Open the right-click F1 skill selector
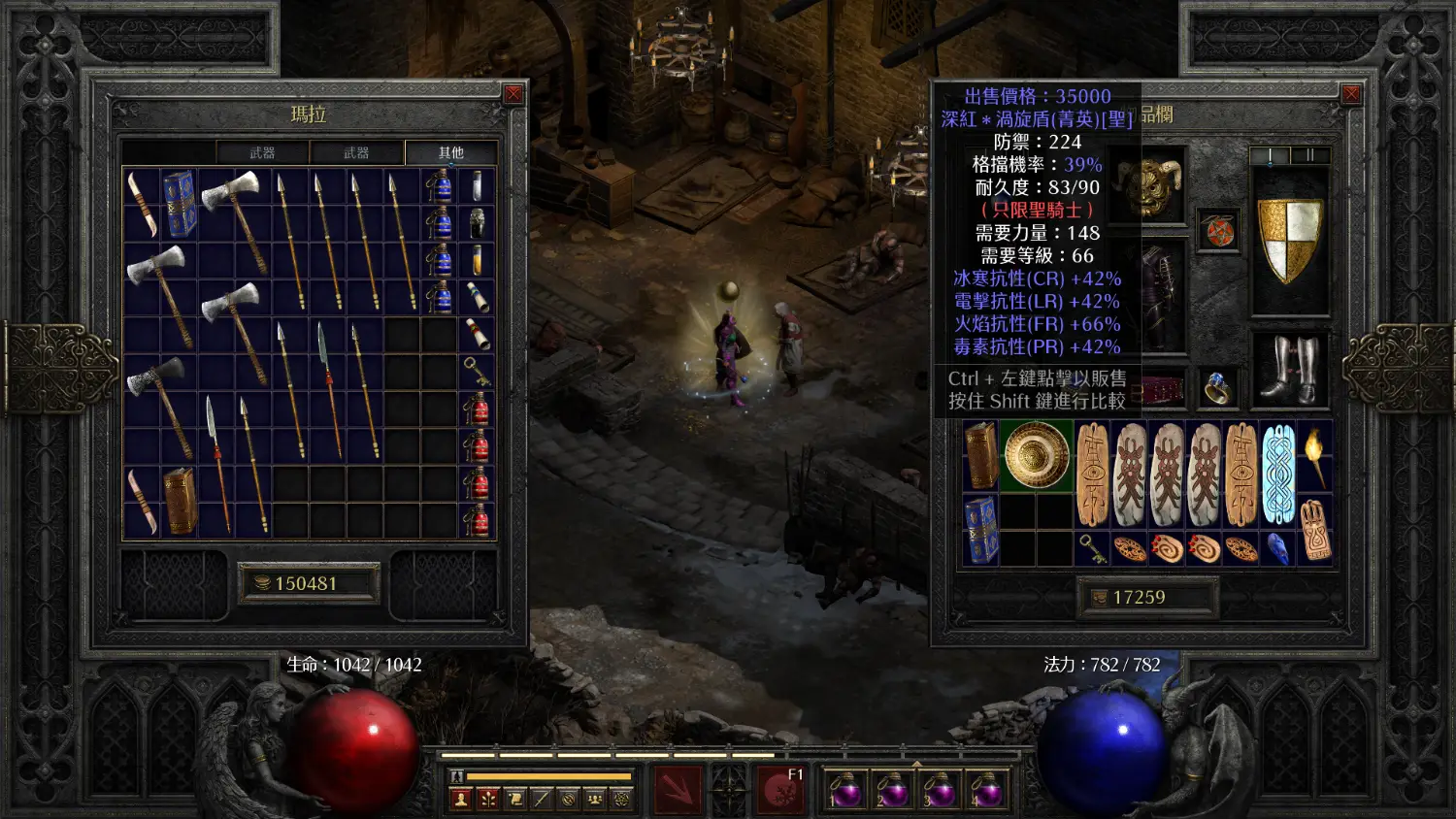Screen dimensions: 1456x819 pyautogui.click(x=780, y=788)
